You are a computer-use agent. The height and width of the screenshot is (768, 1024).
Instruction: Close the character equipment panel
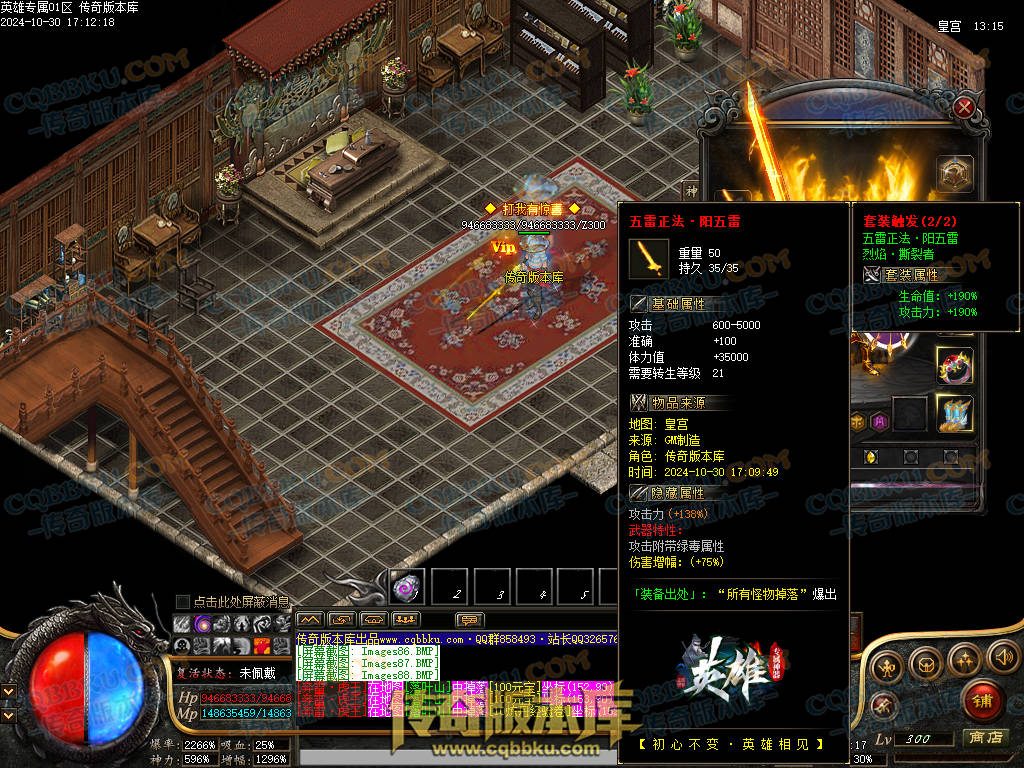[964, 107]
